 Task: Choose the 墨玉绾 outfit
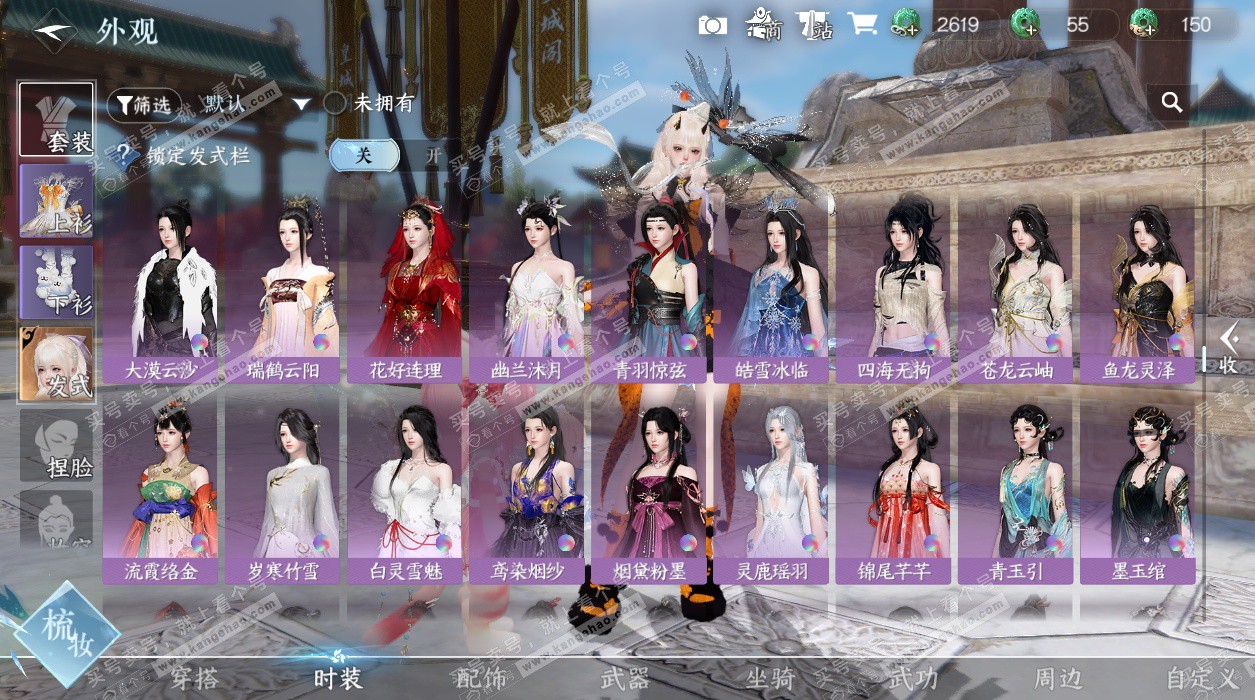click(x=1140, y=490)
